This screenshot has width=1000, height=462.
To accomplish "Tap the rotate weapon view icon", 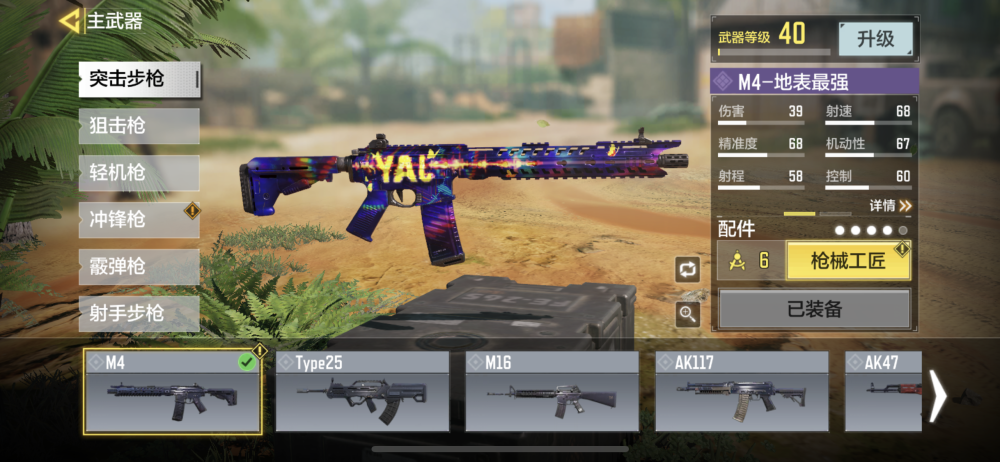I will (687, 269).
